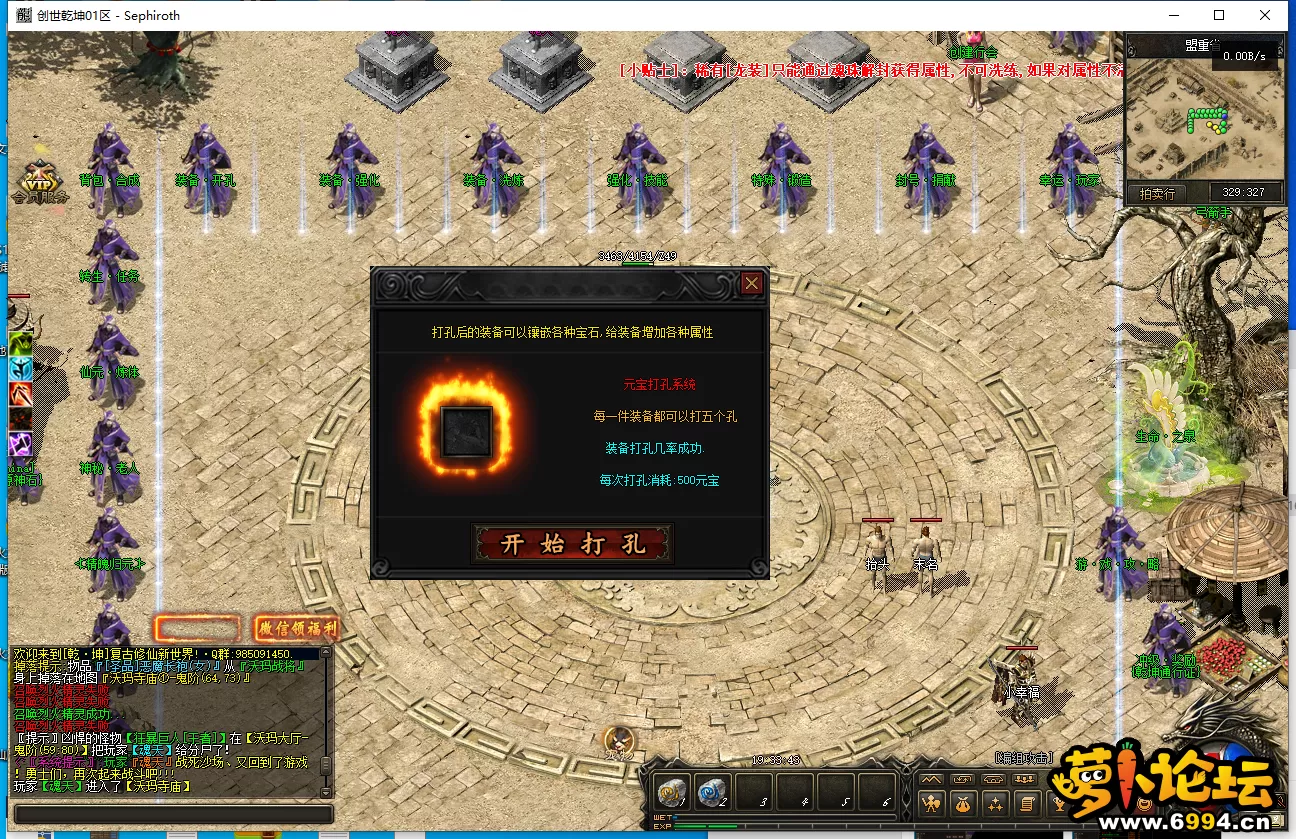Open the character equipment panel icon

click(x=931, y=802)
